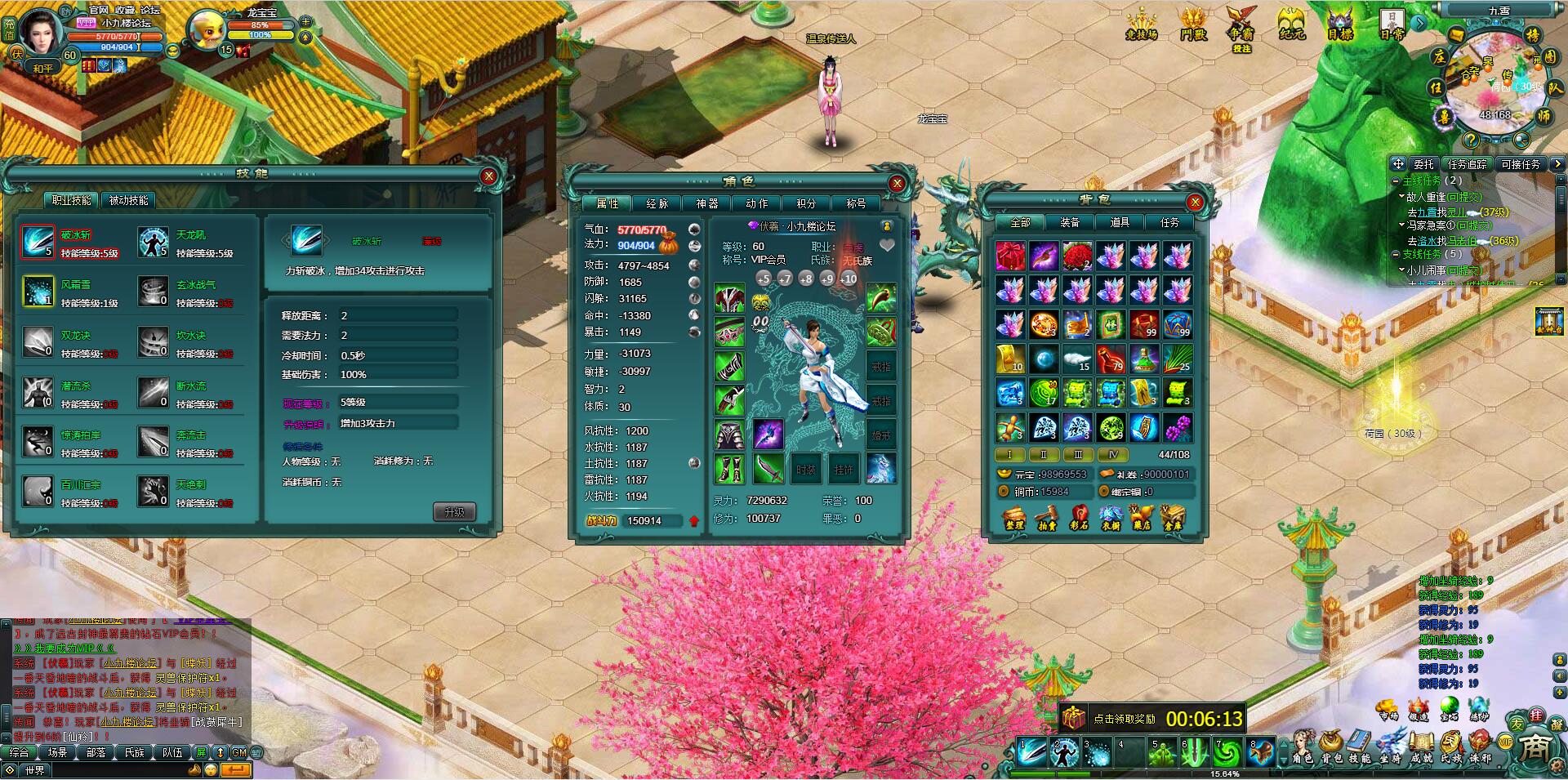This screenshot has height=780, width=1568.
Task: Collapse the 主线任务 (2) quest group
Action: 1396,181
